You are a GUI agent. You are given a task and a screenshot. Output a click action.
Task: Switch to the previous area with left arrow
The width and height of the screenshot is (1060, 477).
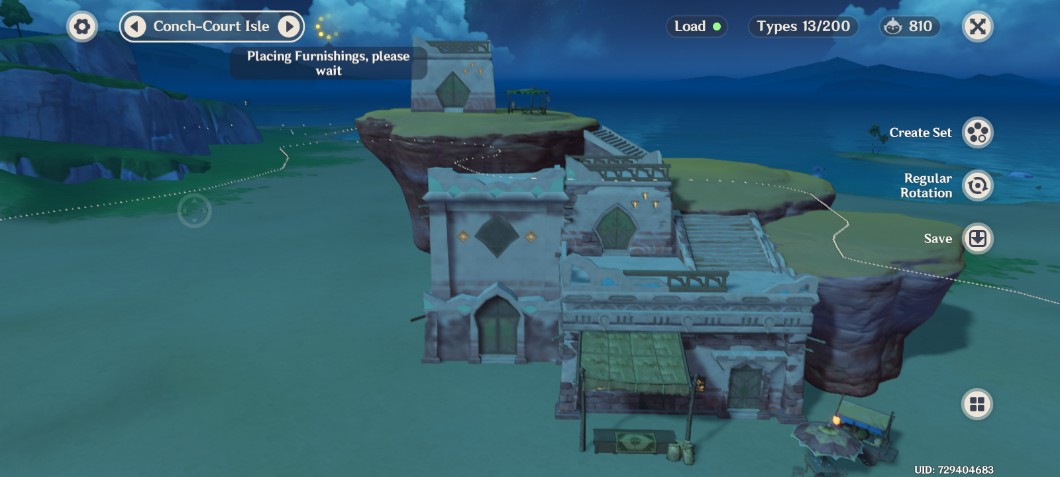[x=135, y=27]
